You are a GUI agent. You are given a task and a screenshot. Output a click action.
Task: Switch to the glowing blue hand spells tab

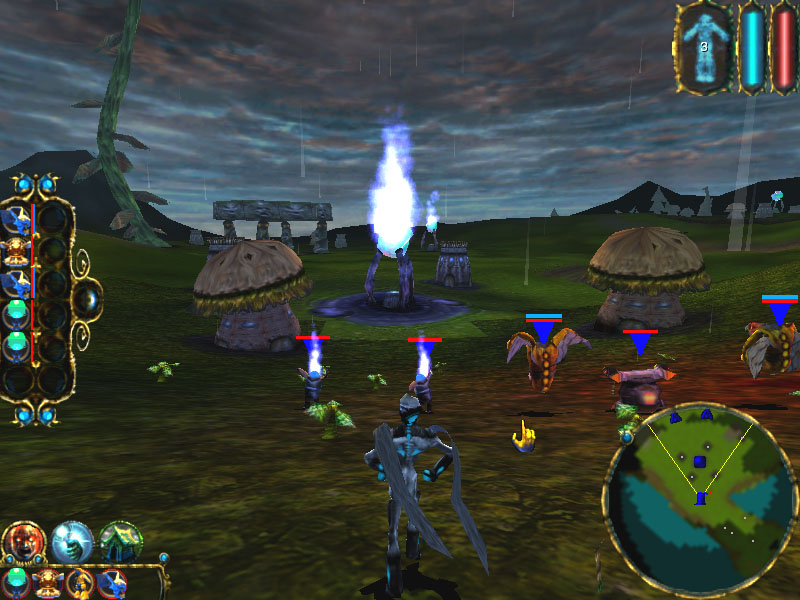tap(72, 541)
